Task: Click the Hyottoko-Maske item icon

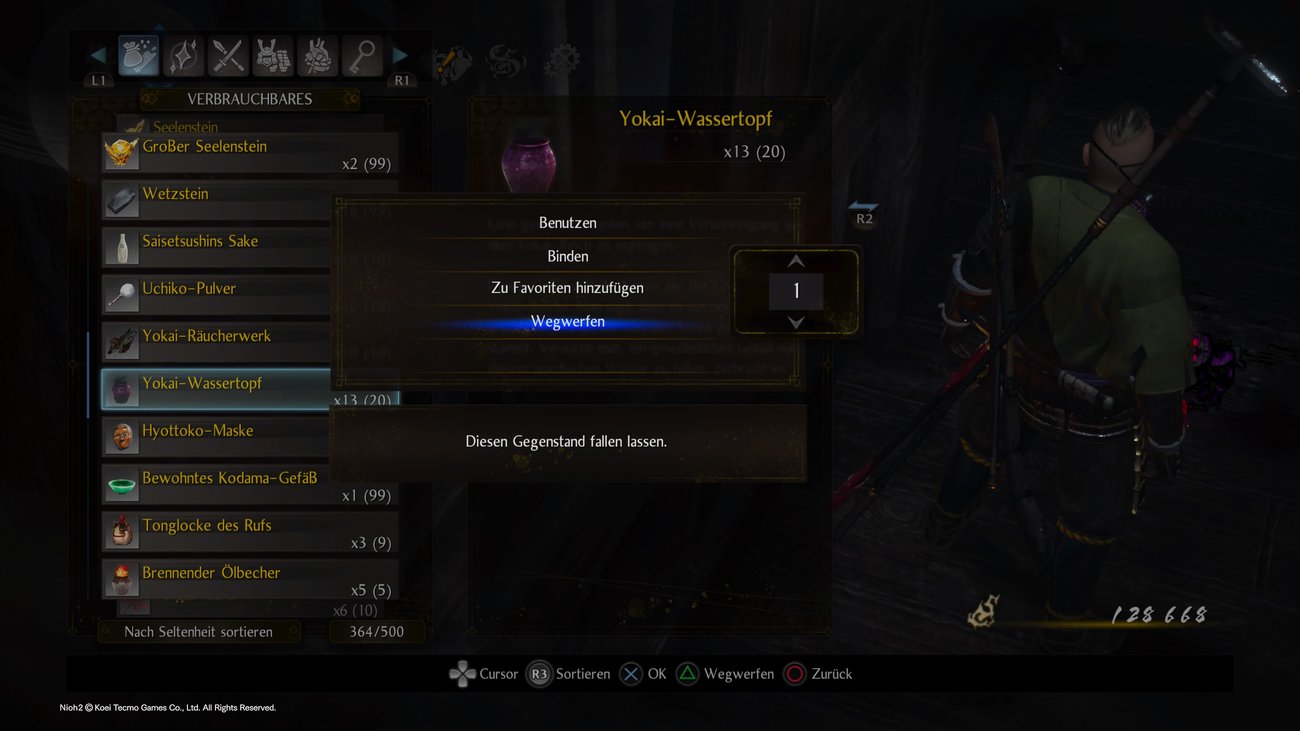Action: click(121, 435)
